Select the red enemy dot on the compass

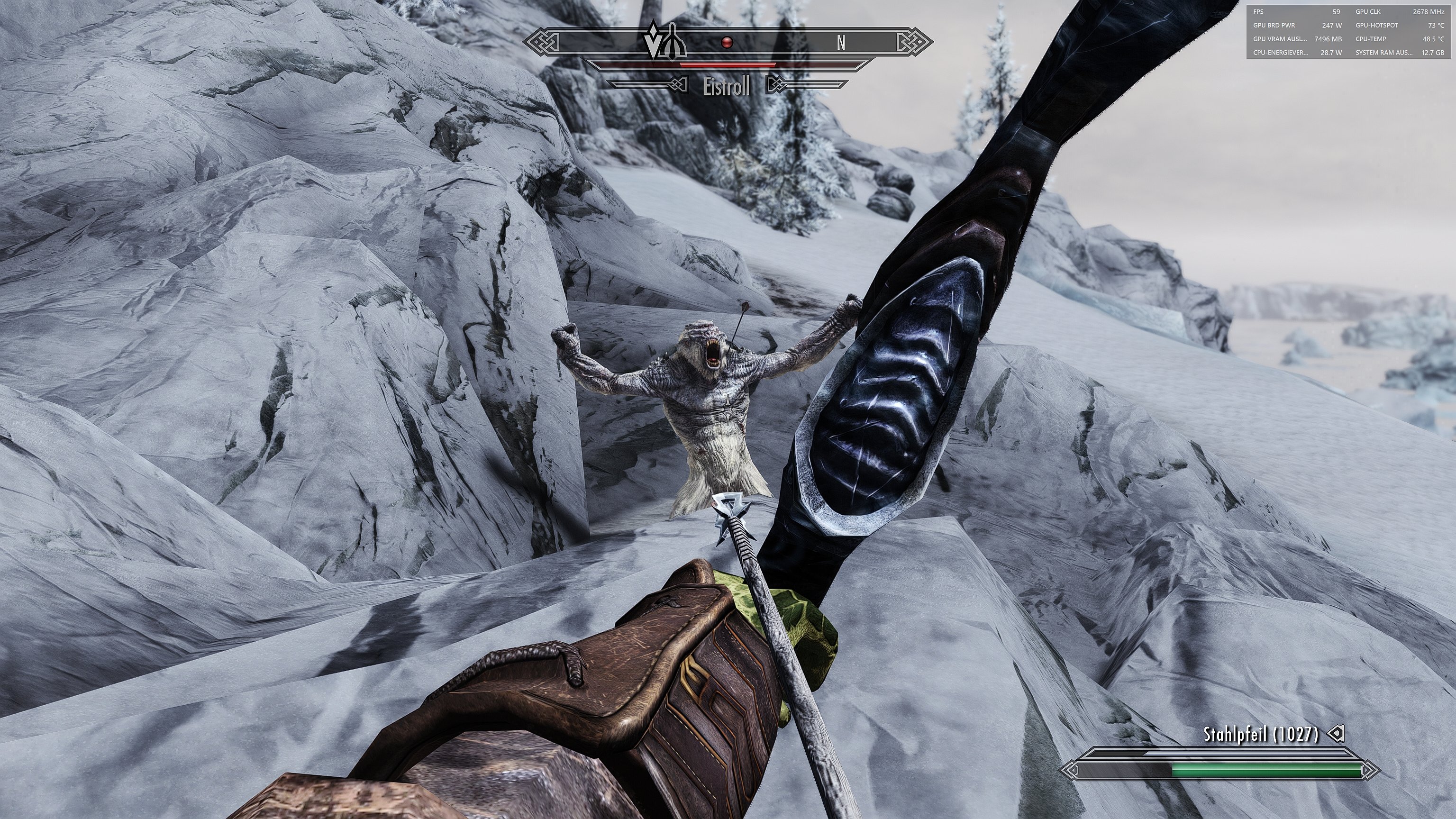click(727, 42)
